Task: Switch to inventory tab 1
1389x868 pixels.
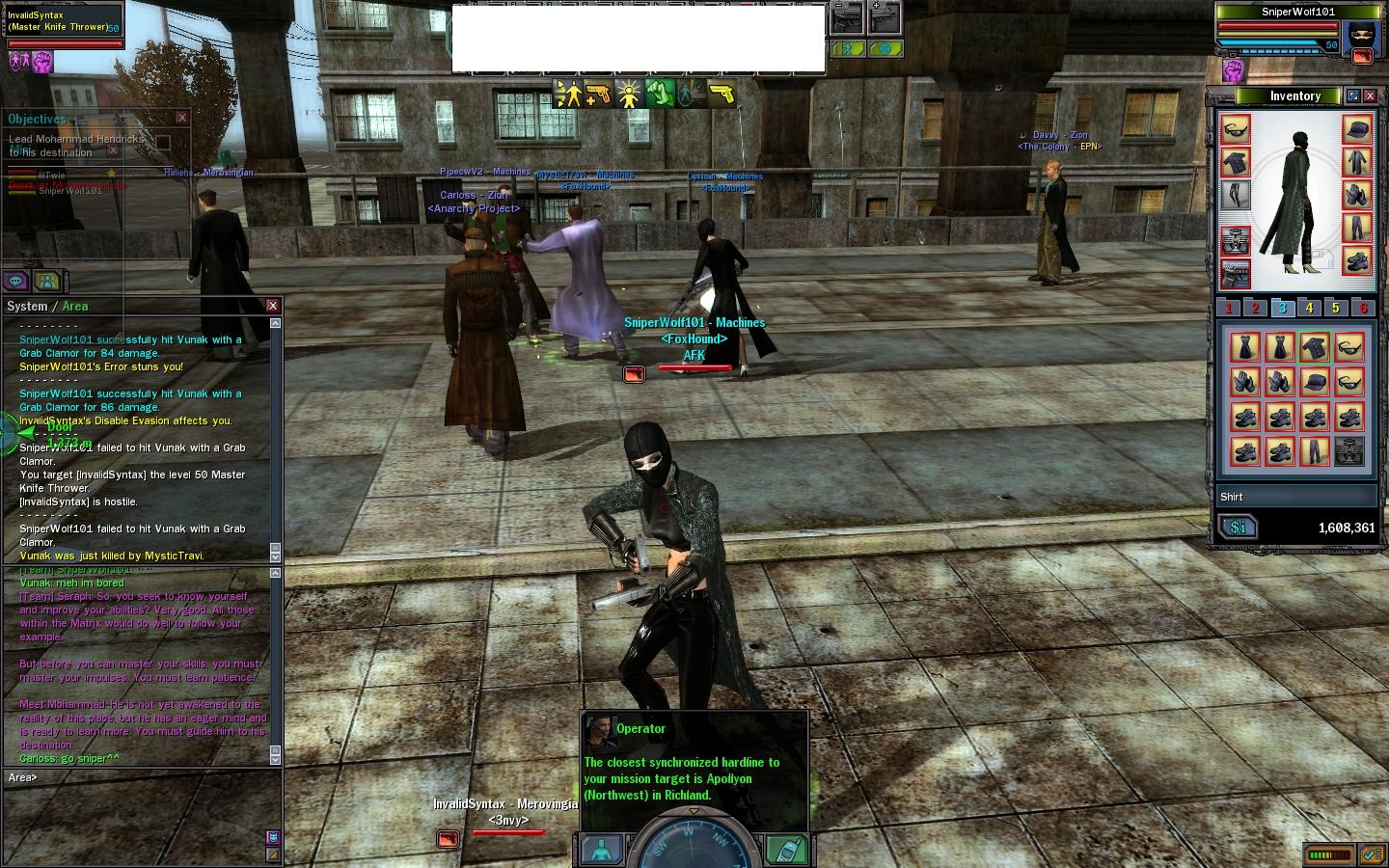Action: pos(1229,308)
